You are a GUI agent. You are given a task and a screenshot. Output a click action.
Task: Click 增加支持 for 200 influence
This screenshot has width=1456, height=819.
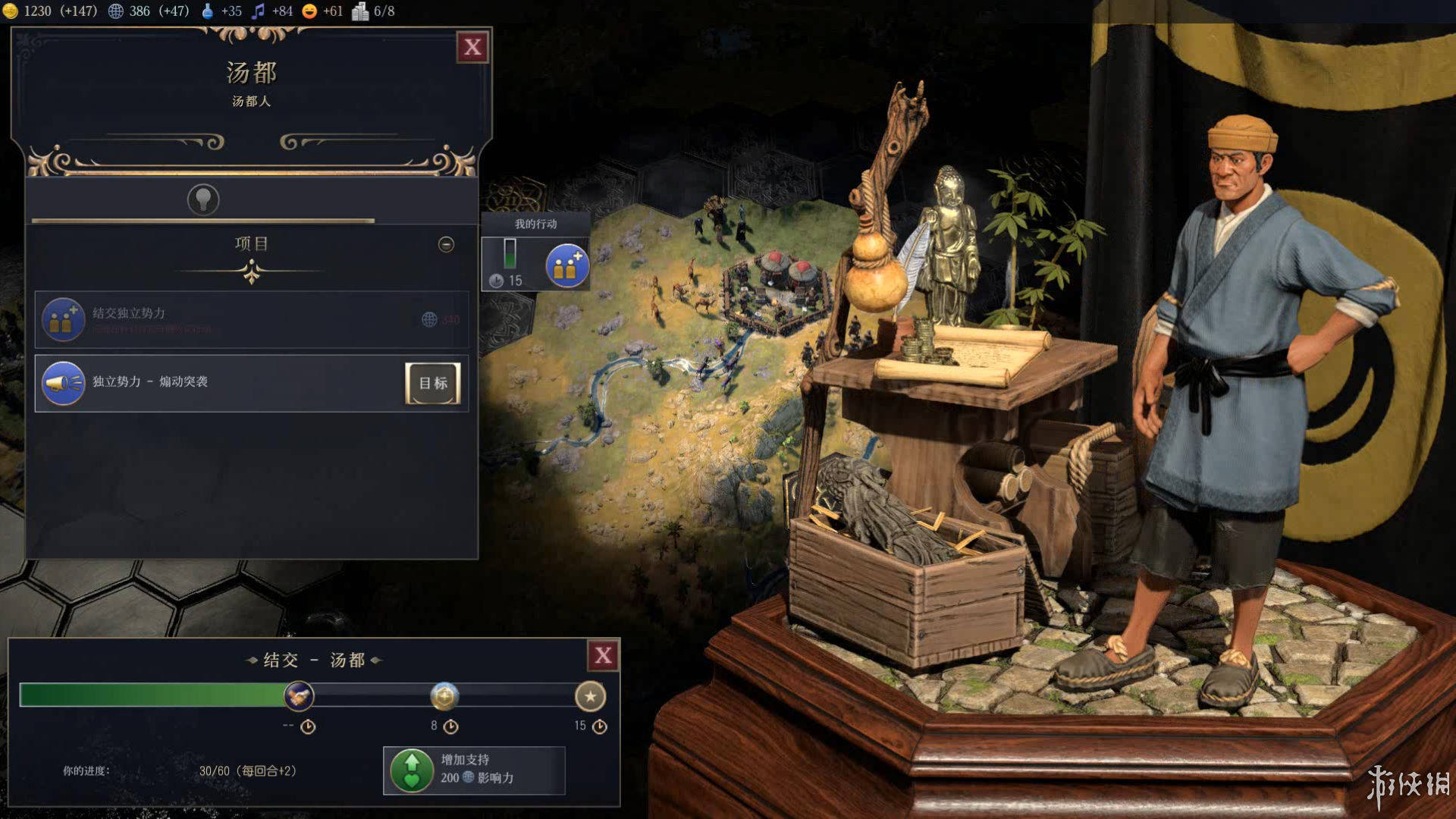tap(474, 770)
